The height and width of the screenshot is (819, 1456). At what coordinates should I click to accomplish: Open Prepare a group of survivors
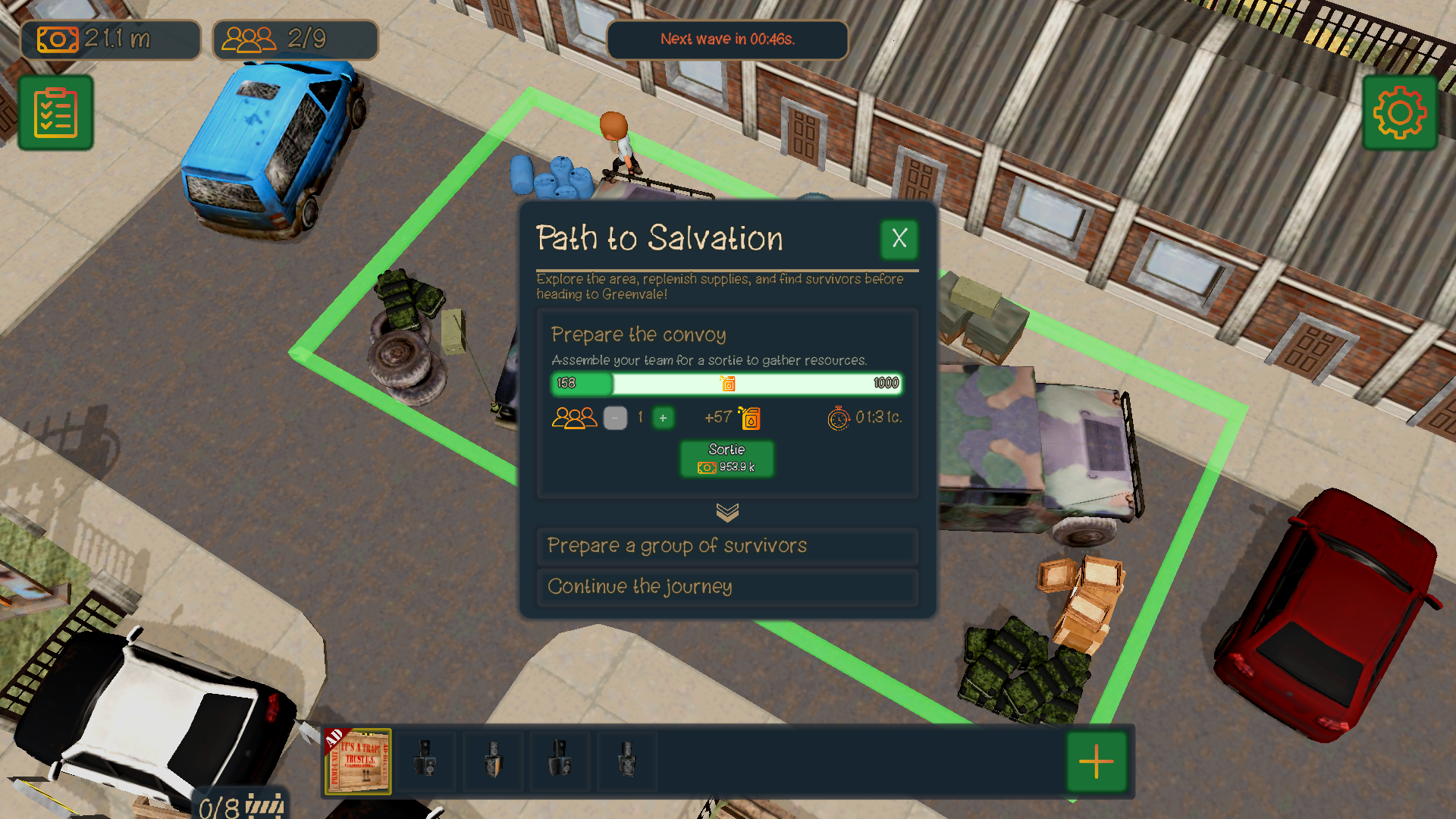point(726,546)
